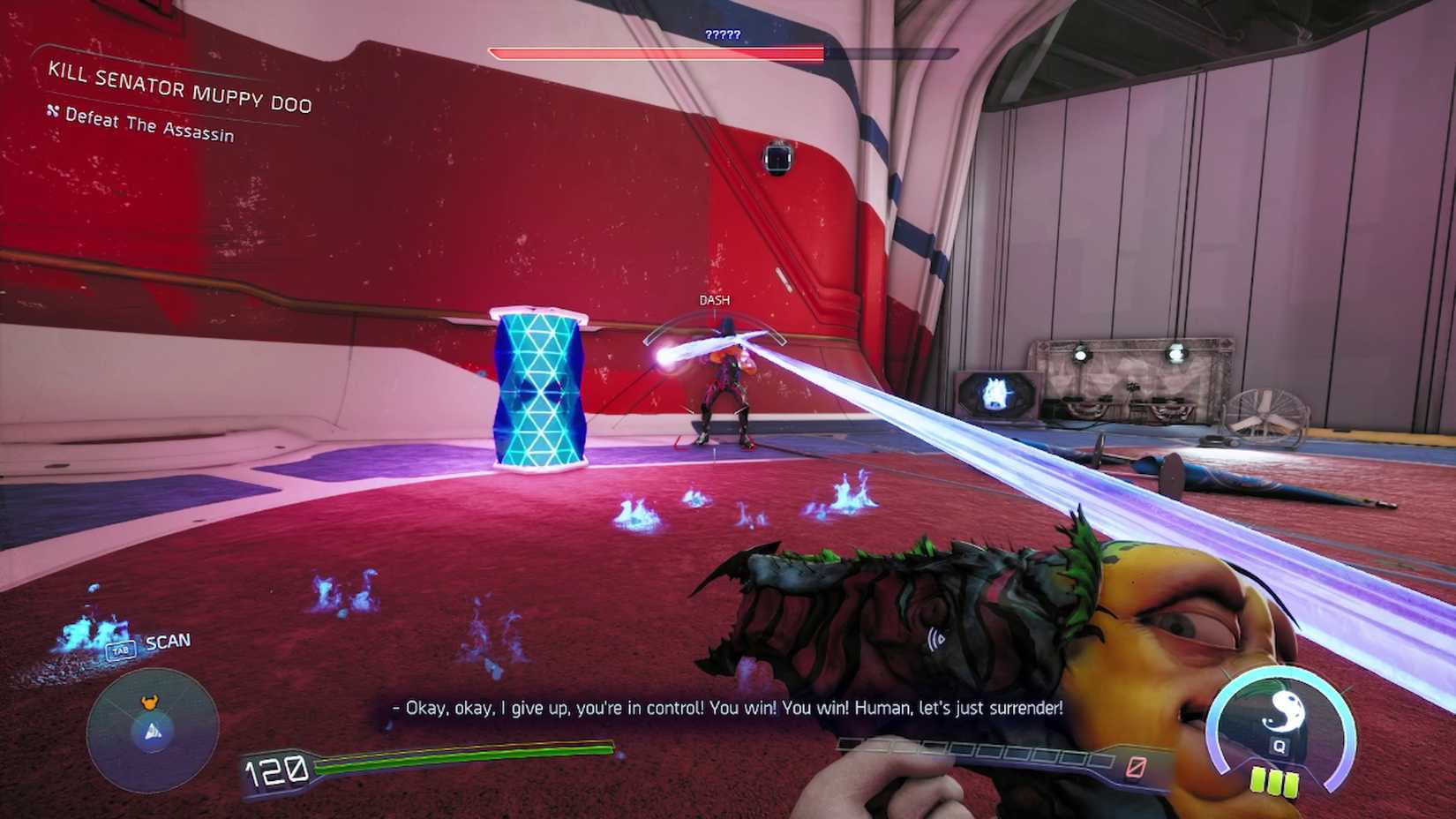The image size is (1456, 819).
Task: Toggle the DASH indicator above the assassin
Action: (x=715, y=299)
